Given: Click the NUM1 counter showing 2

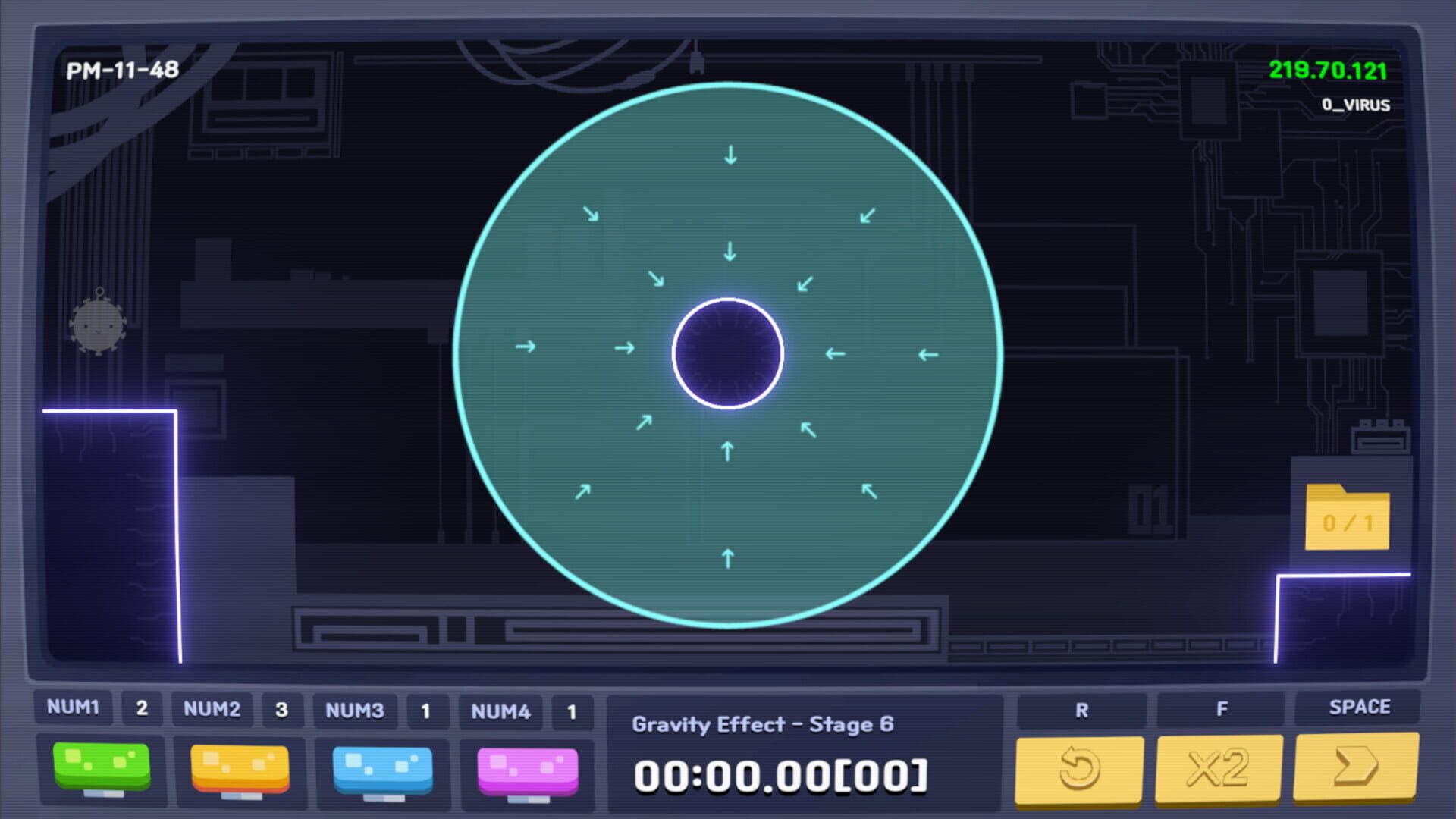Looking at the screenshot, I should click(x=142, y=710).
